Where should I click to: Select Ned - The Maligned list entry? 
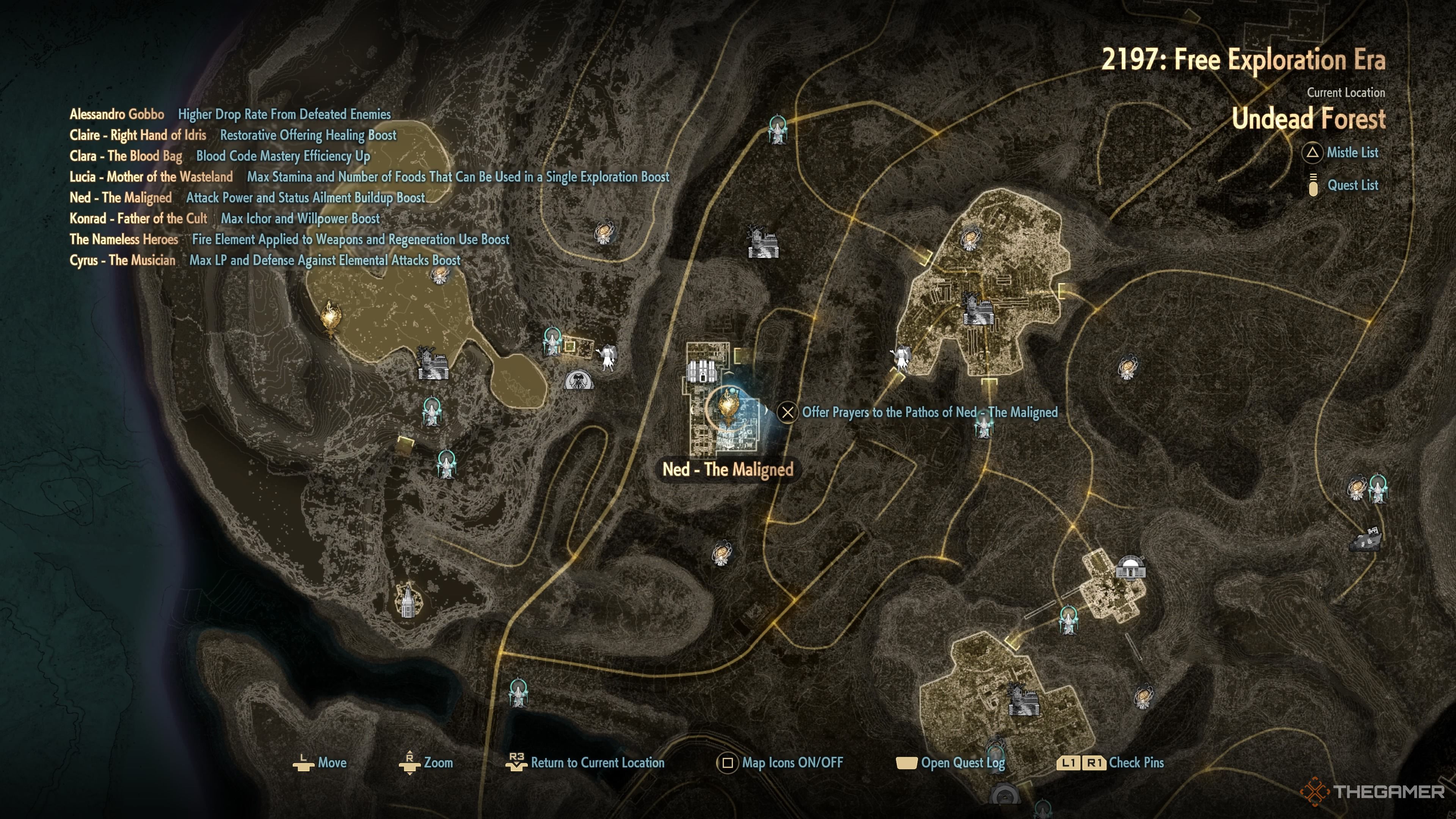click(121, 198)
